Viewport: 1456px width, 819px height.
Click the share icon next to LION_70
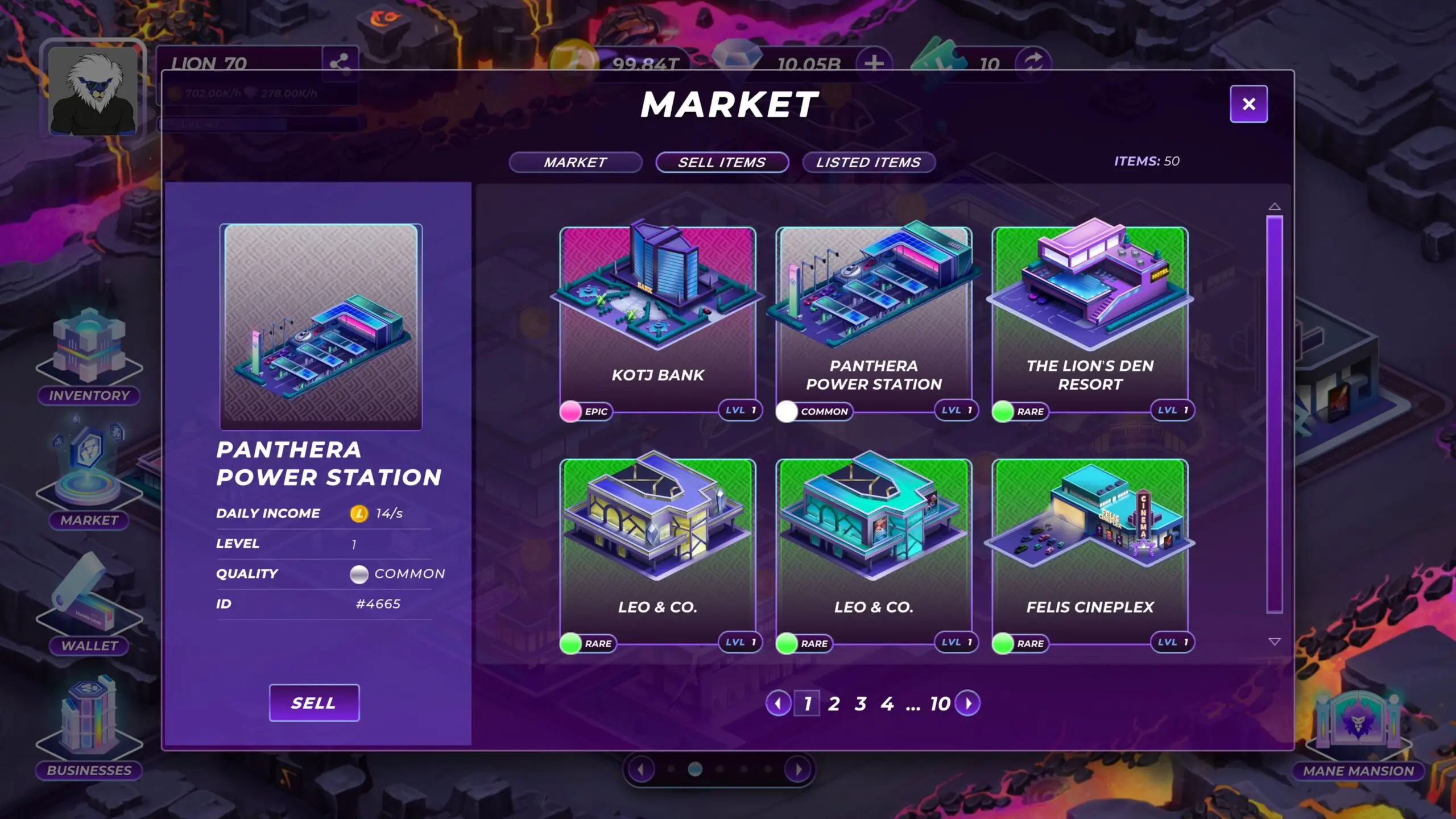coord(340,63)
